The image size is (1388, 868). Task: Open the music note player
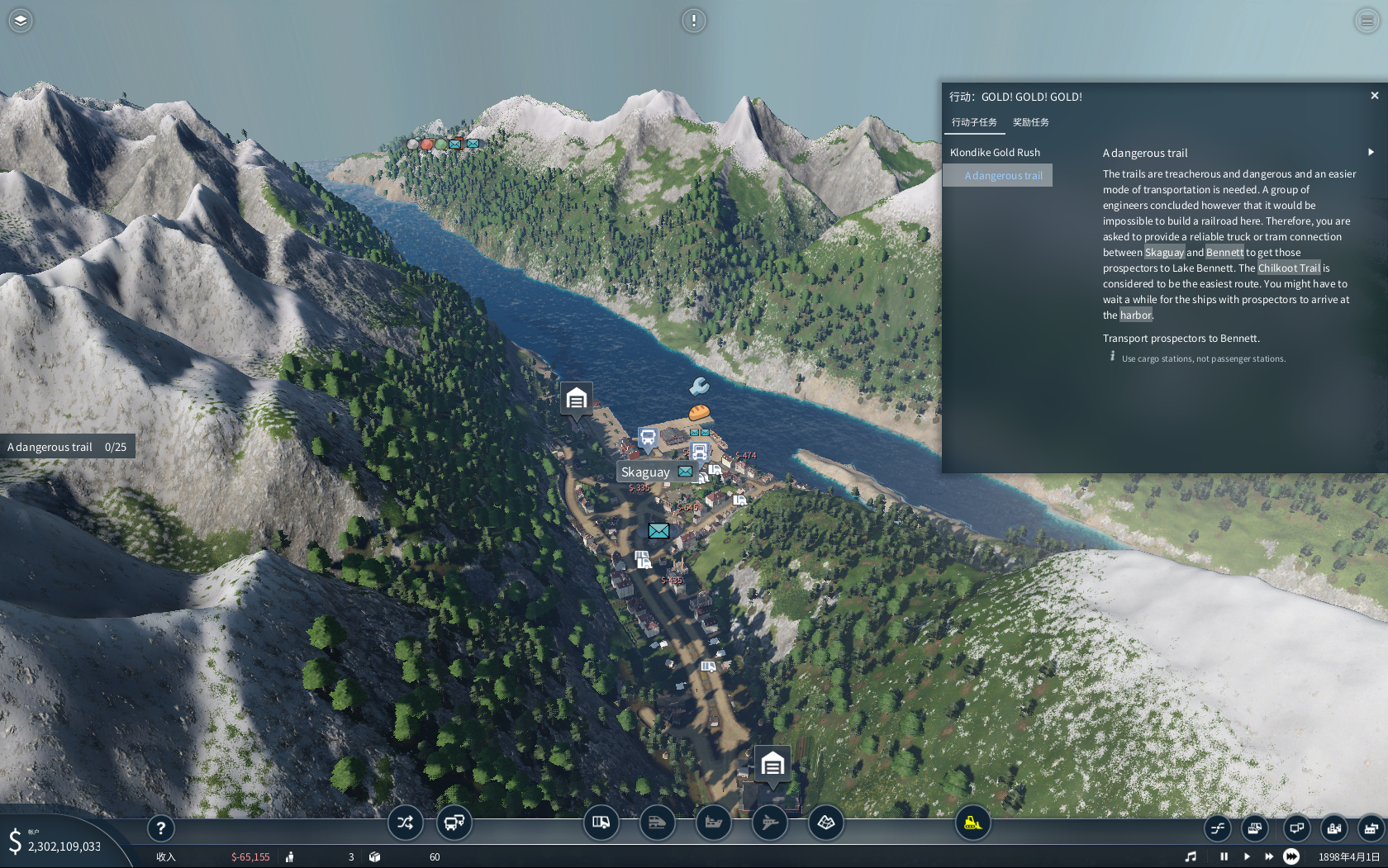coord(1191,856)
